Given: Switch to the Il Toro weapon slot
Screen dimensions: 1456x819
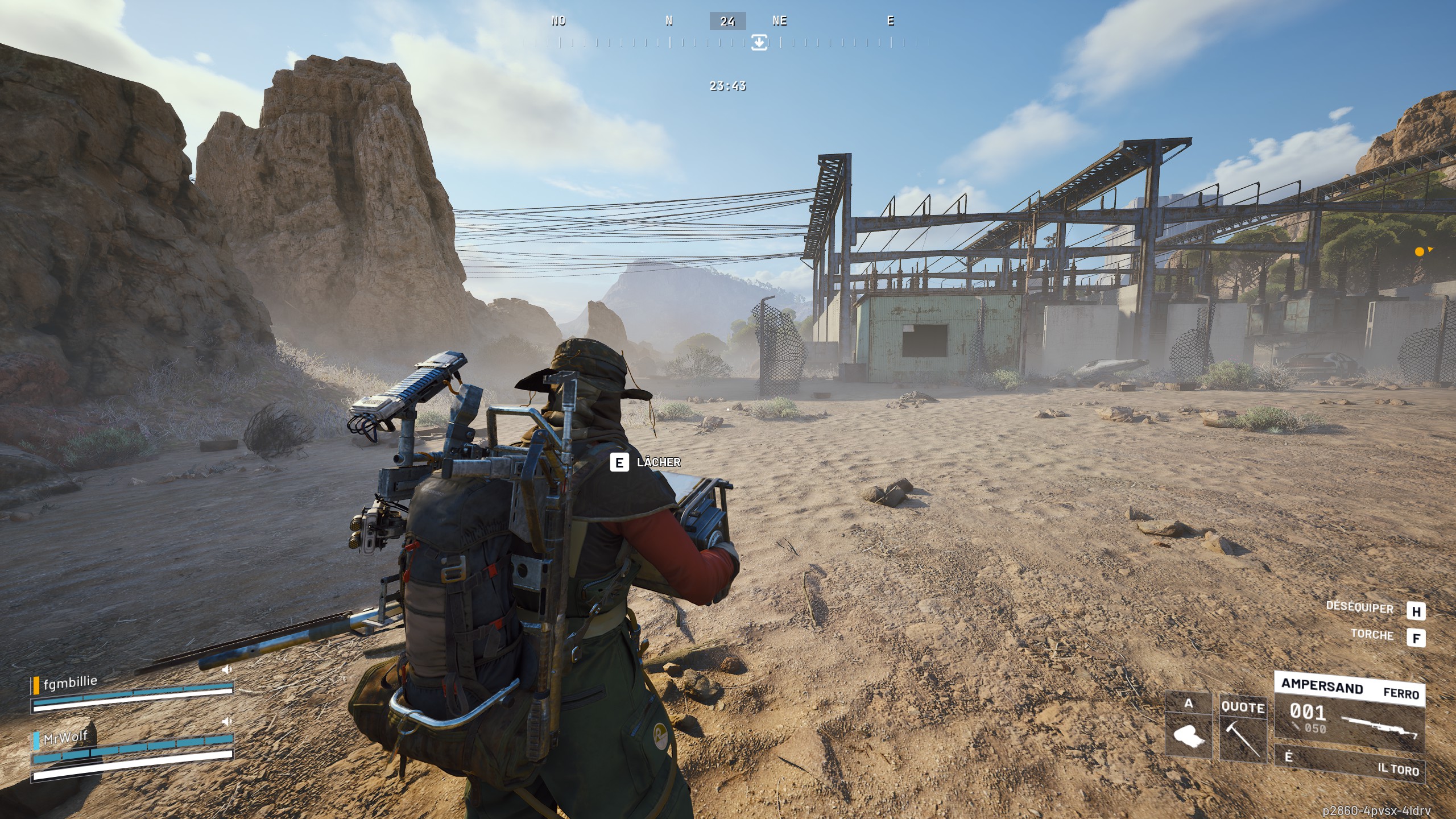Looking at the screenshot, I should [x=1349, y=762].
